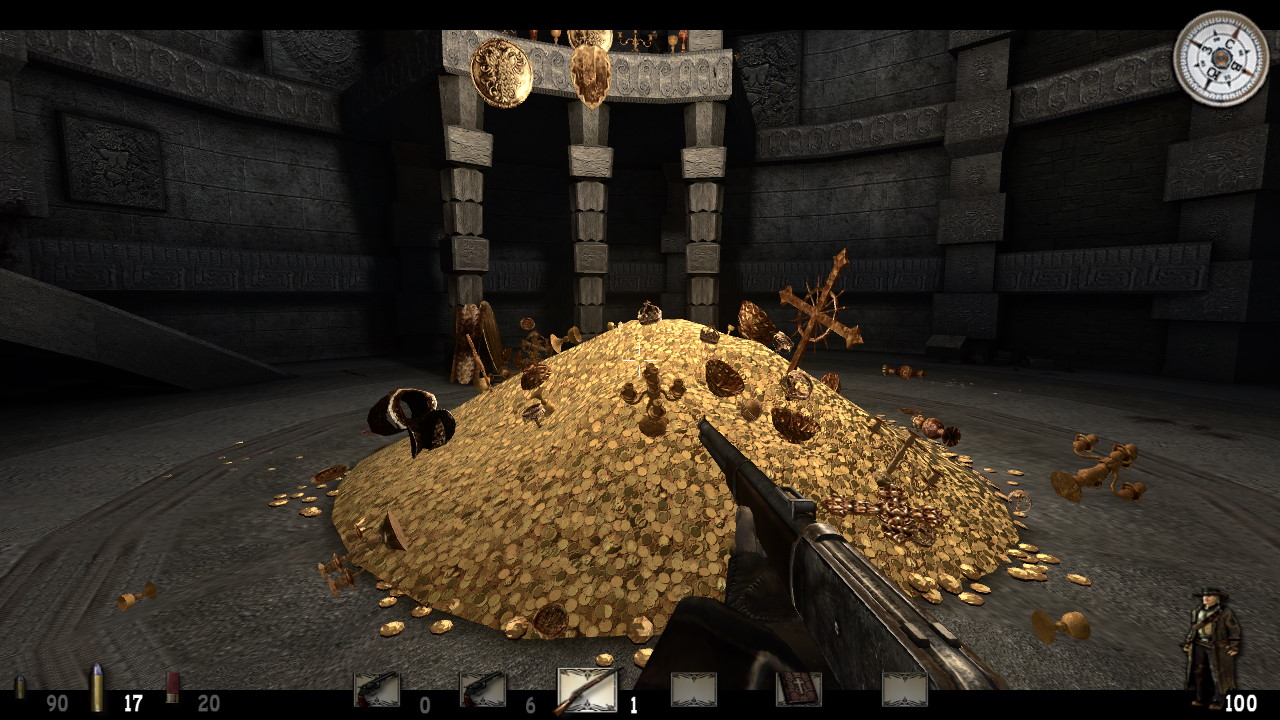1280x720 pixels.
Task: Choose the Bible item slot
Action: 798,689
